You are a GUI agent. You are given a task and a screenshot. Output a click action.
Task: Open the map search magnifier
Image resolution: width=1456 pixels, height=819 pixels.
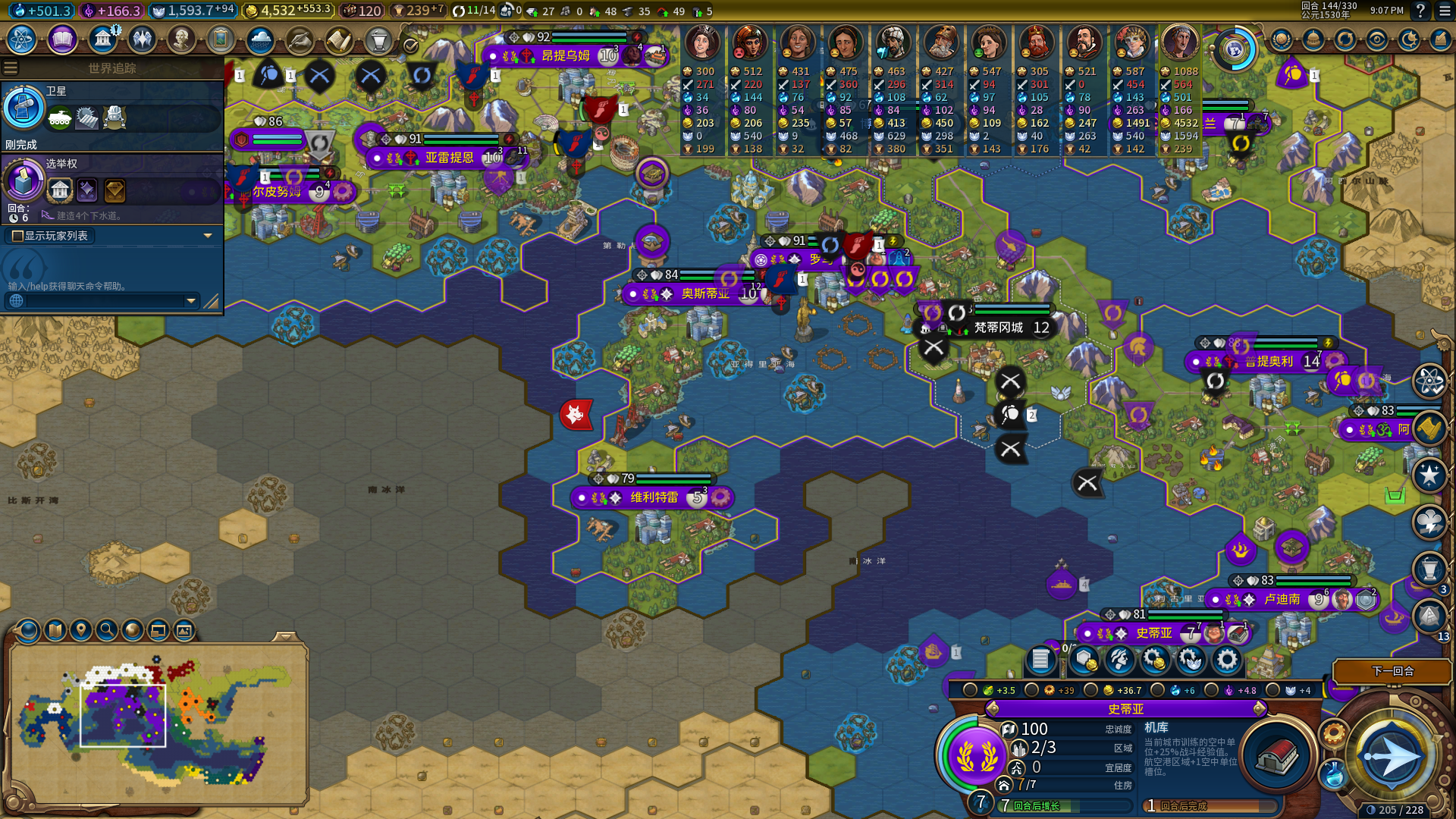coord(107,629)
